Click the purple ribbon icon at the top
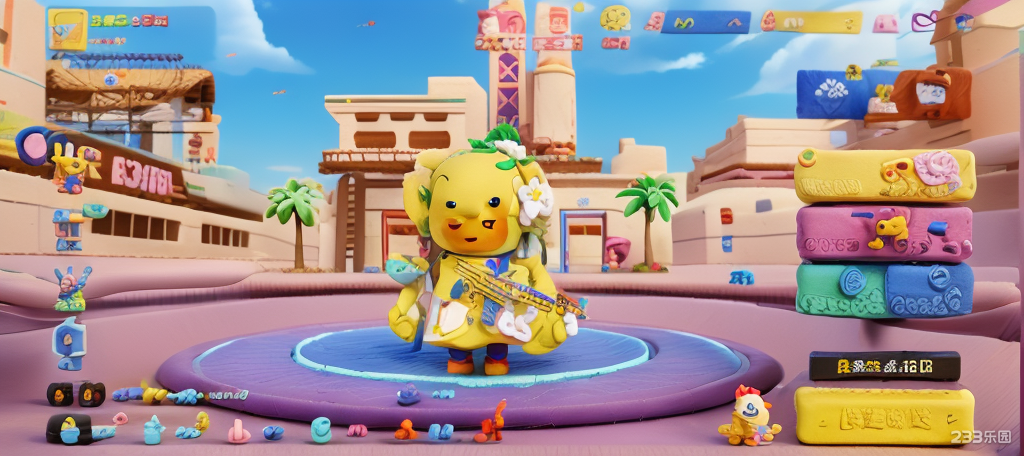This screenshot has width=1024, height=456. tap(925, 20)
